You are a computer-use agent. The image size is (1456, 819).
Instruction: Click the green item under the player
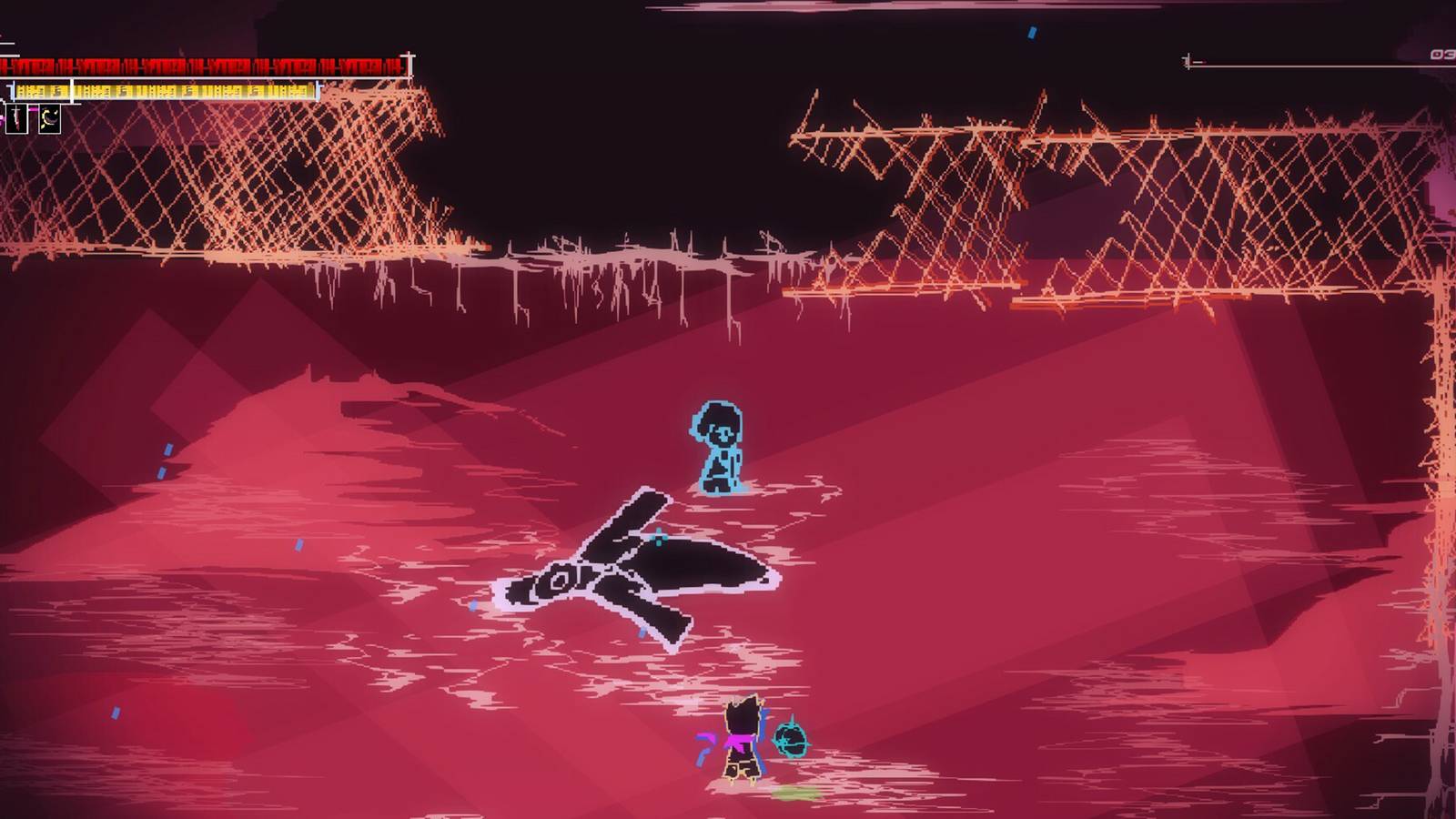(794, 793)
